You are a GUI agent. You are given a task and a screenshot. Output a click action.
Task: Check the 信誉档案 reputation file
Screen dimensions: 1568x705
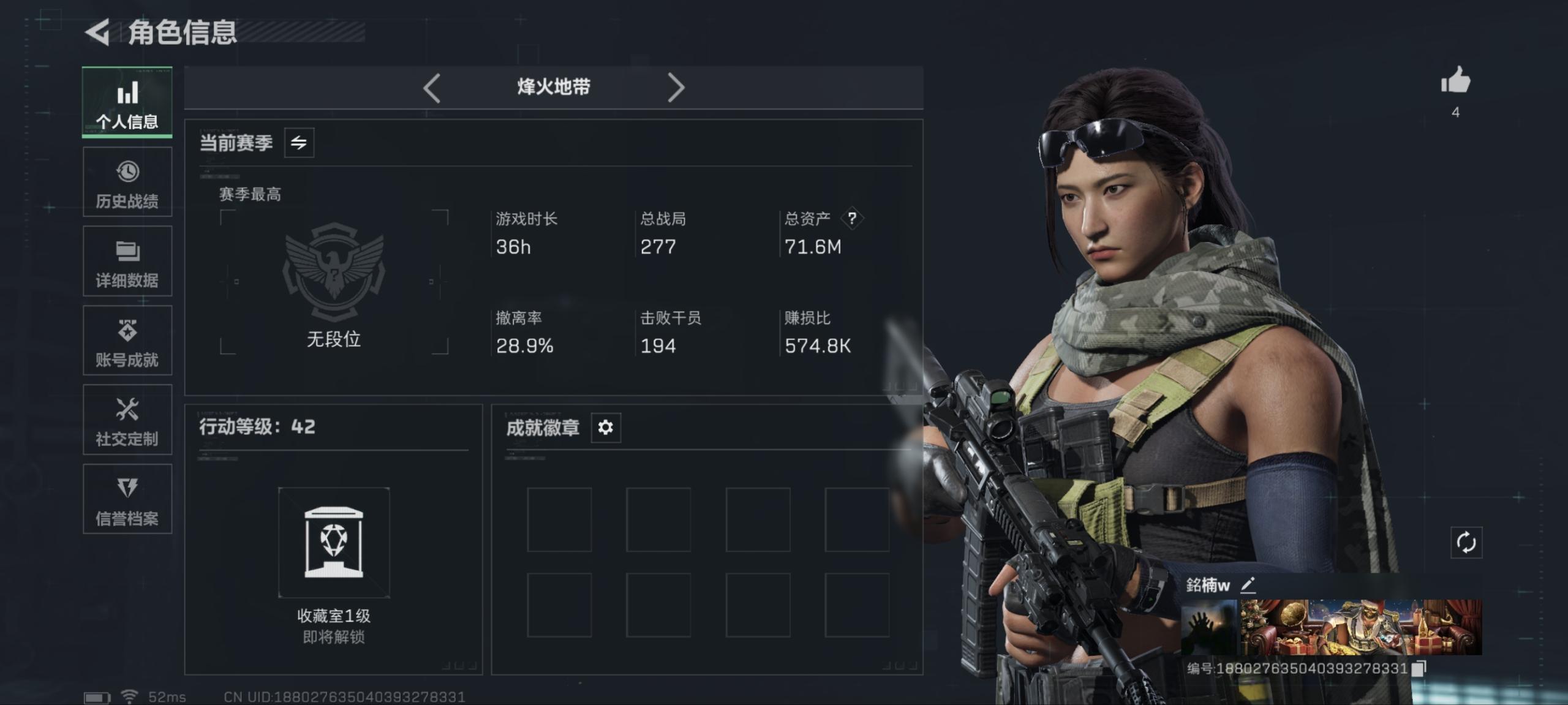click(x=127, y=500)
